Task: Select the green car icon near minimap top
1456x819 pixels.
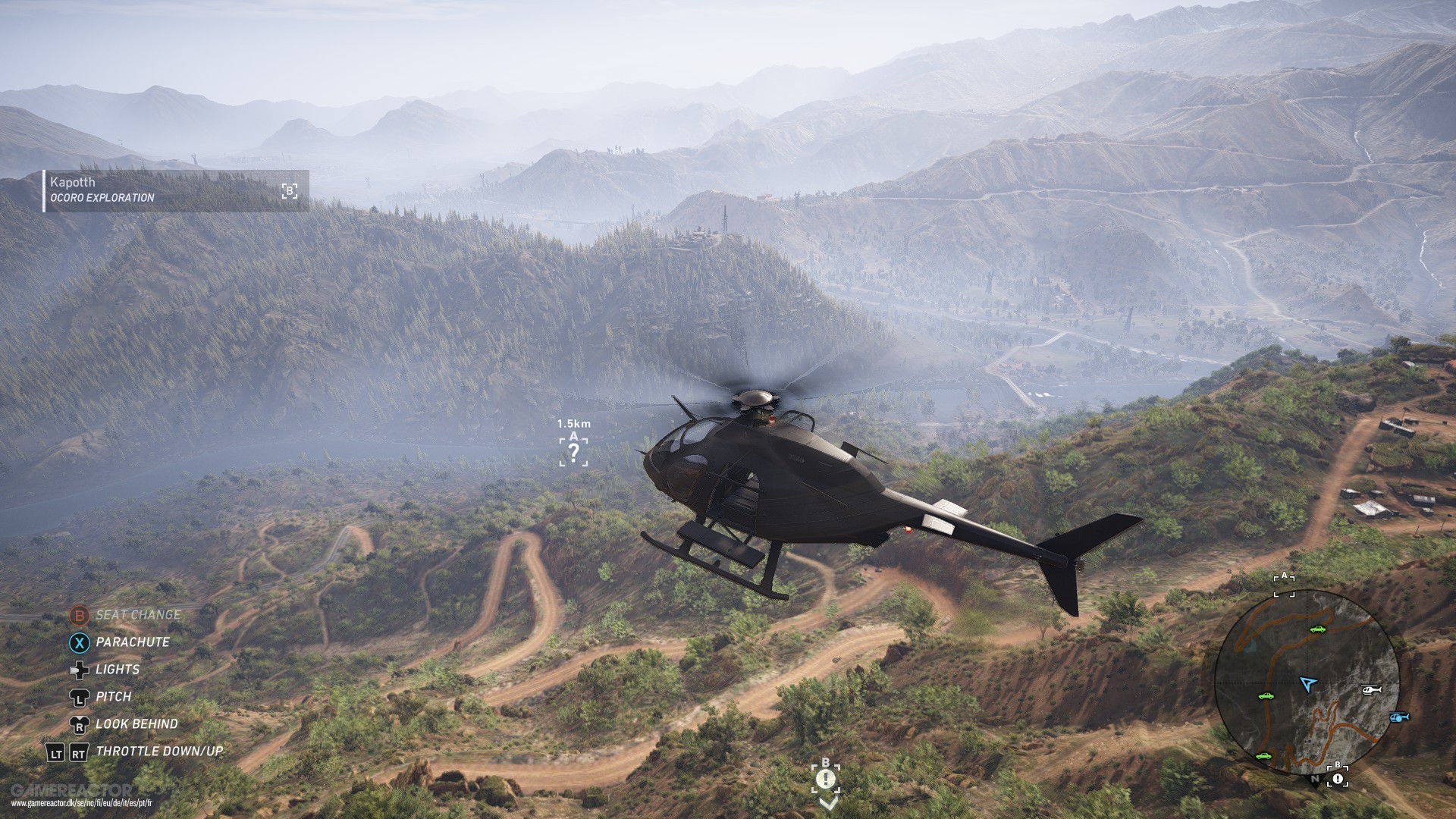Action: (x=1318, y=630)
